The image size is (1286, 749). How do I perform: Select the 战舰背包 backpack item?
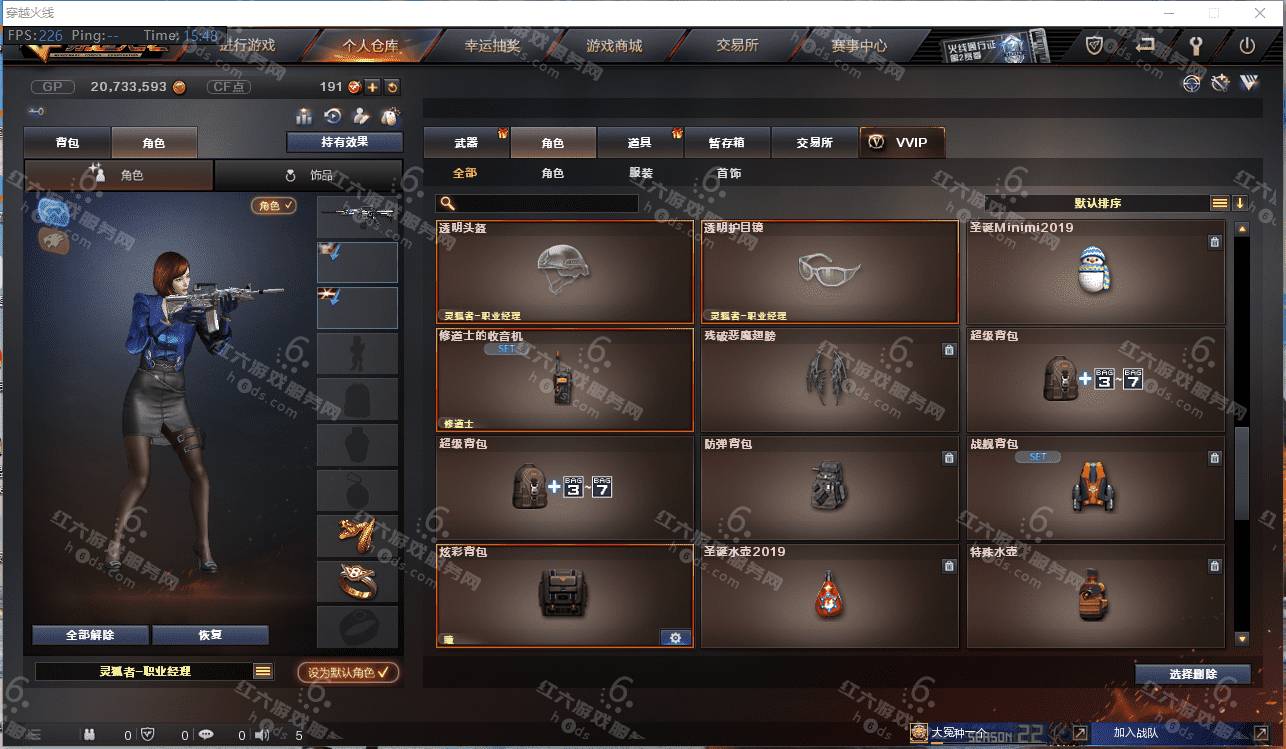(1095, 487)
